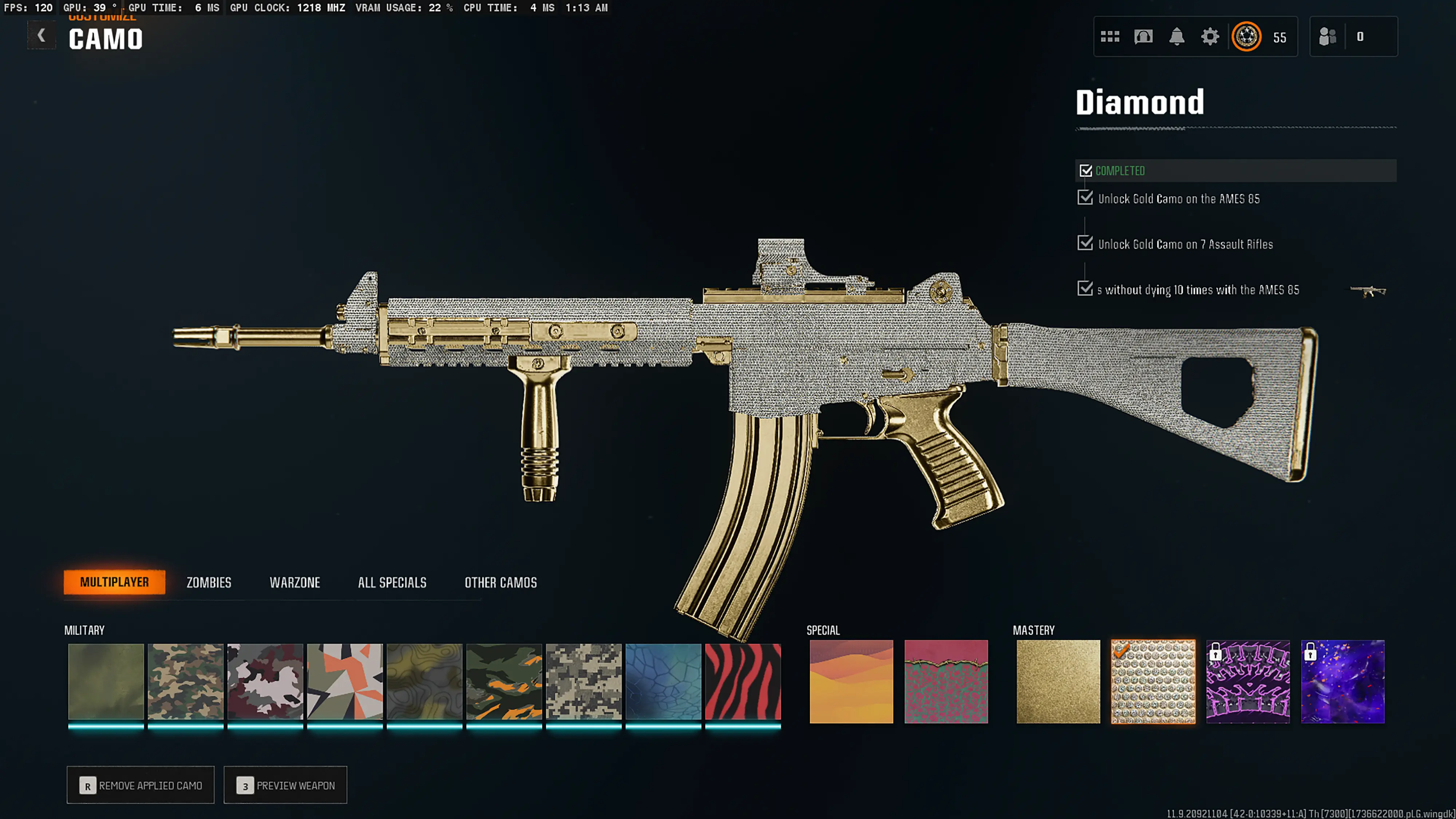The image size is (1456, 819).
Task: Click the Preview Weapon button
Action: 285,785
